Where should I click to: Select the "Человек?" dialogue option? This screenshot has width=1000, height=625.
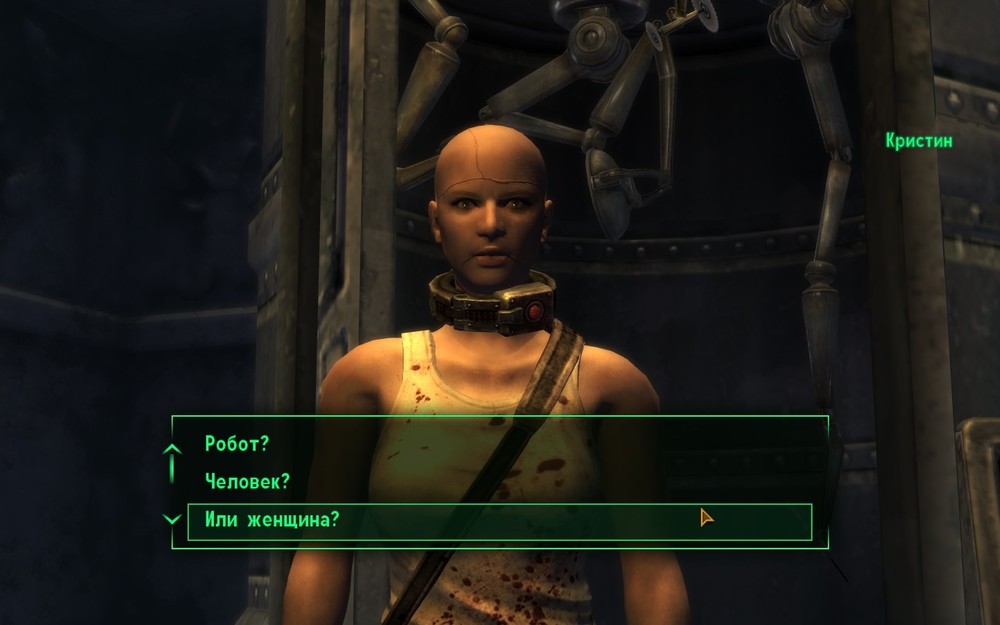coord(247,482)
